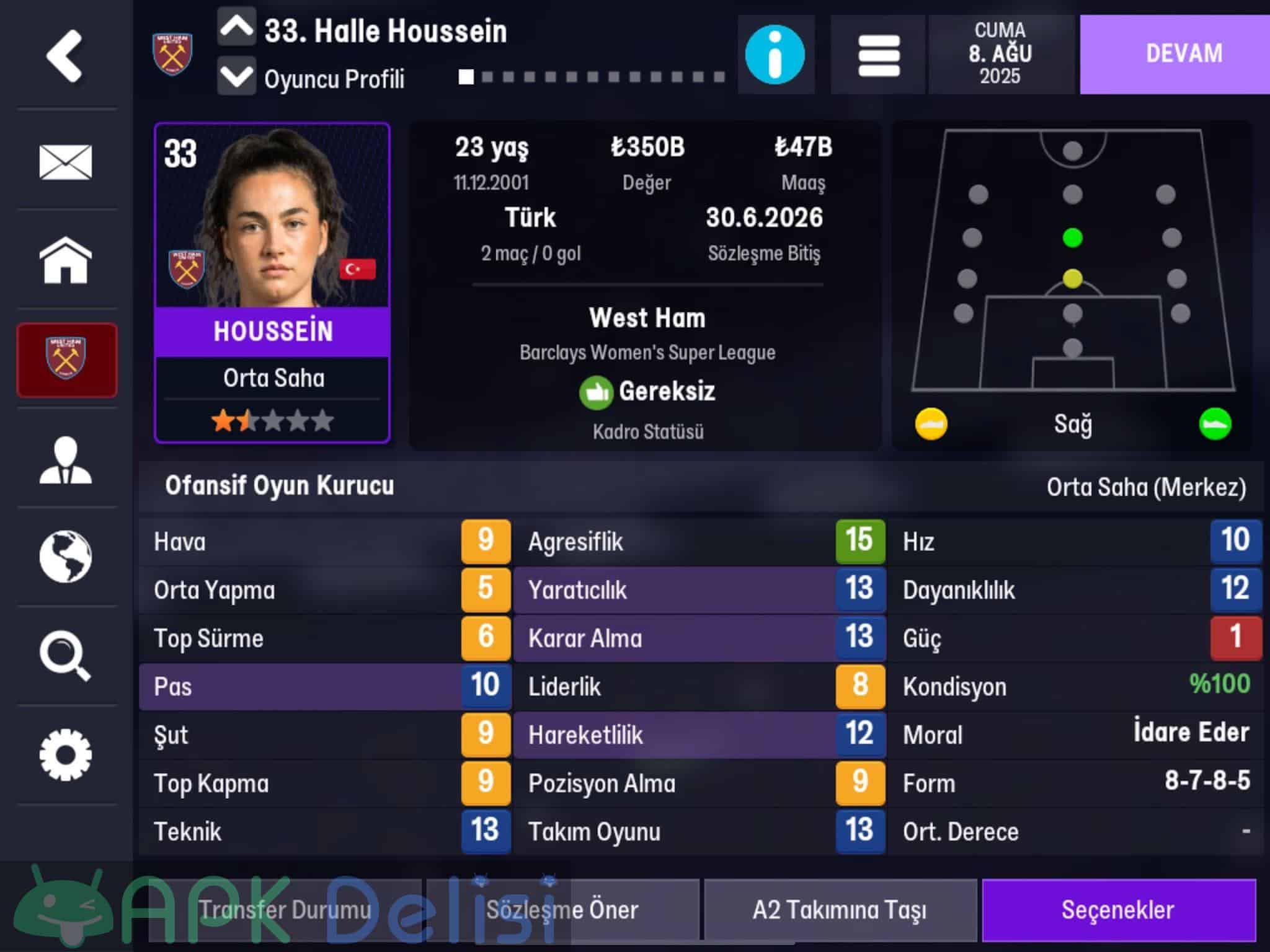
Task: Go to previous player with up arrow
Action: tap(236, 27)
